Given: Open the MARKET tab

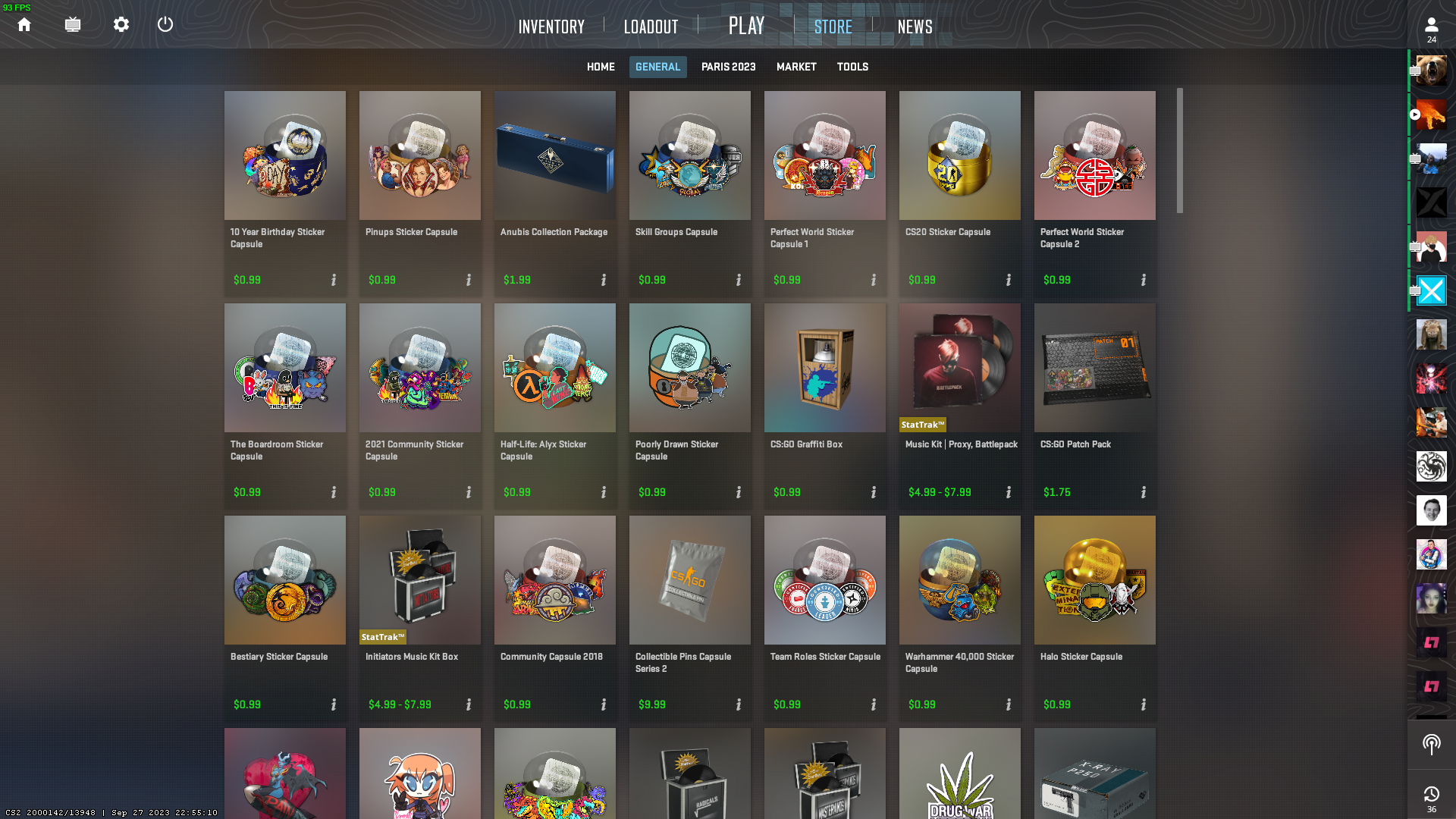Looking at the screenshot, I should [x=796, y=67].
